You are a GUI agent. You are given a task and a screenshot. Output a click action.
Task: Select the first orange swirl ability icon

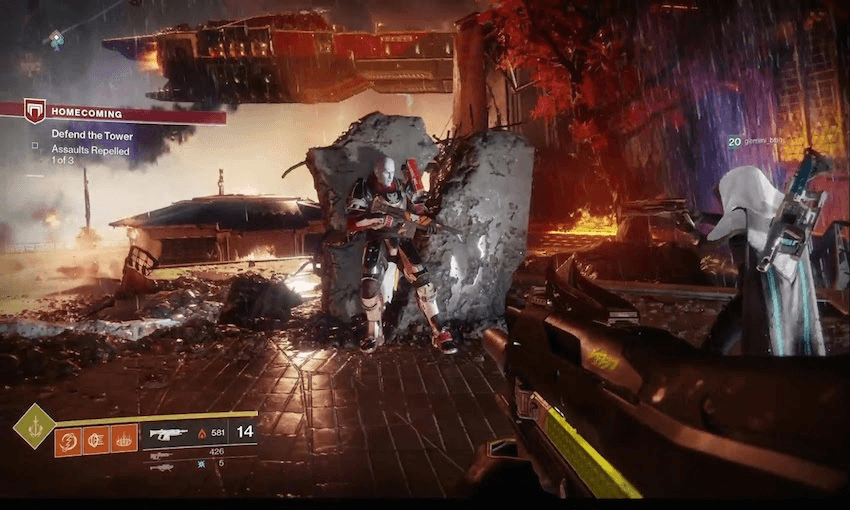click(68, 439)
